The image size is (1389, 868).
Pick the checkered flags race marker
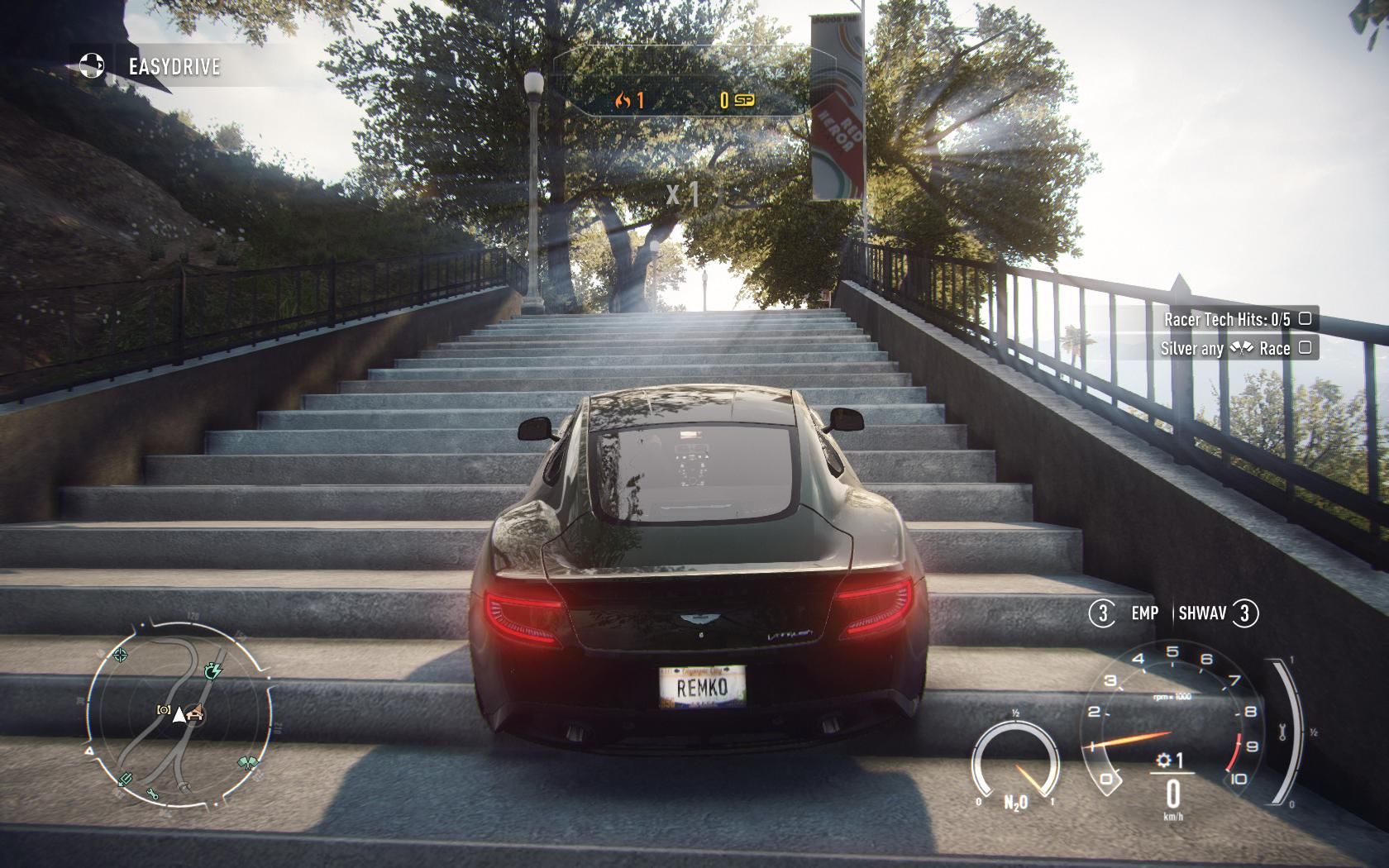click(248, 762)
